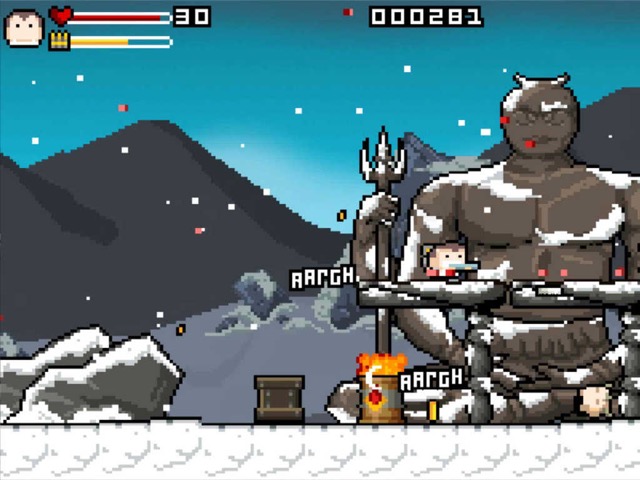Click the player character portrait

point(22,28)
